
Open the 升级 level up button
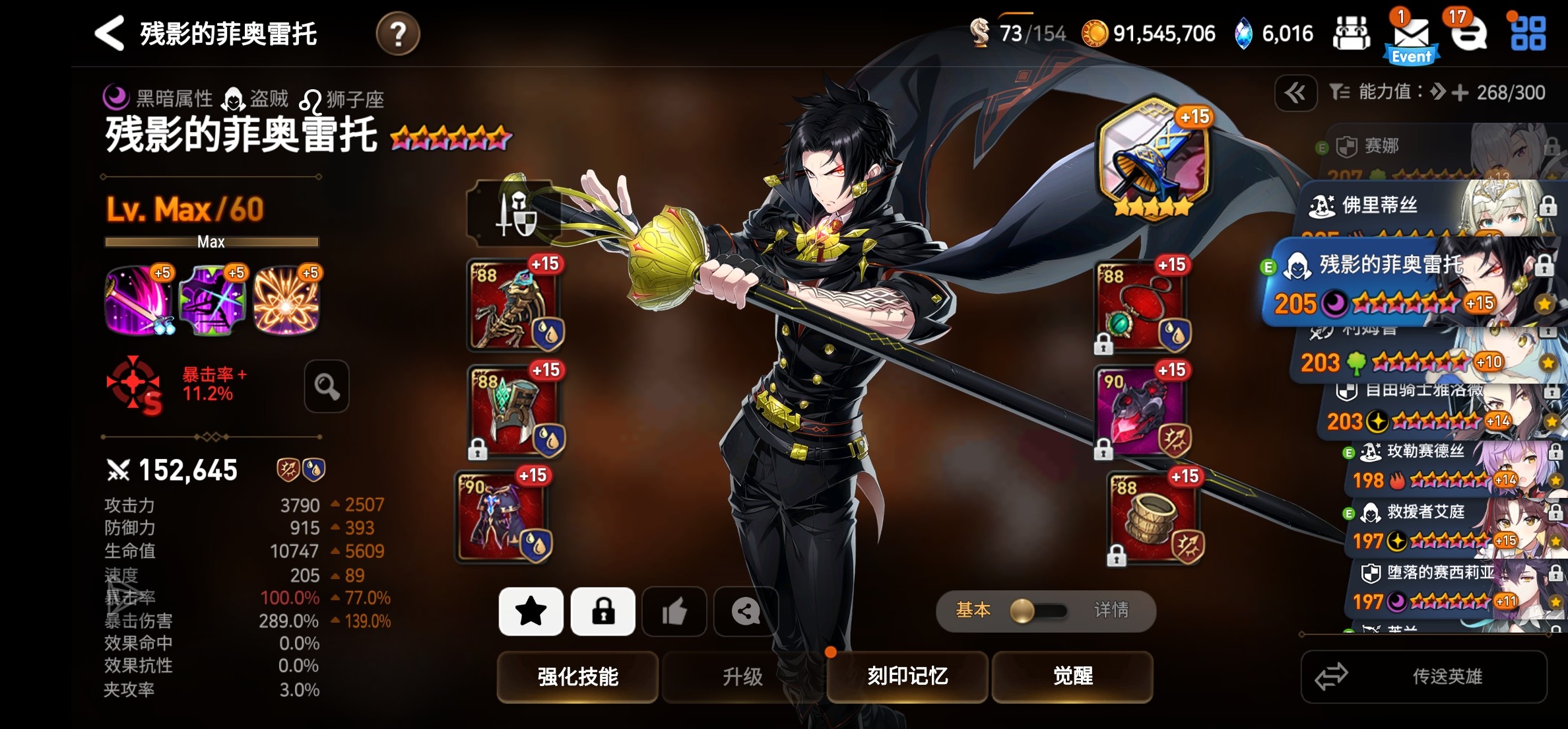[742, 676]
